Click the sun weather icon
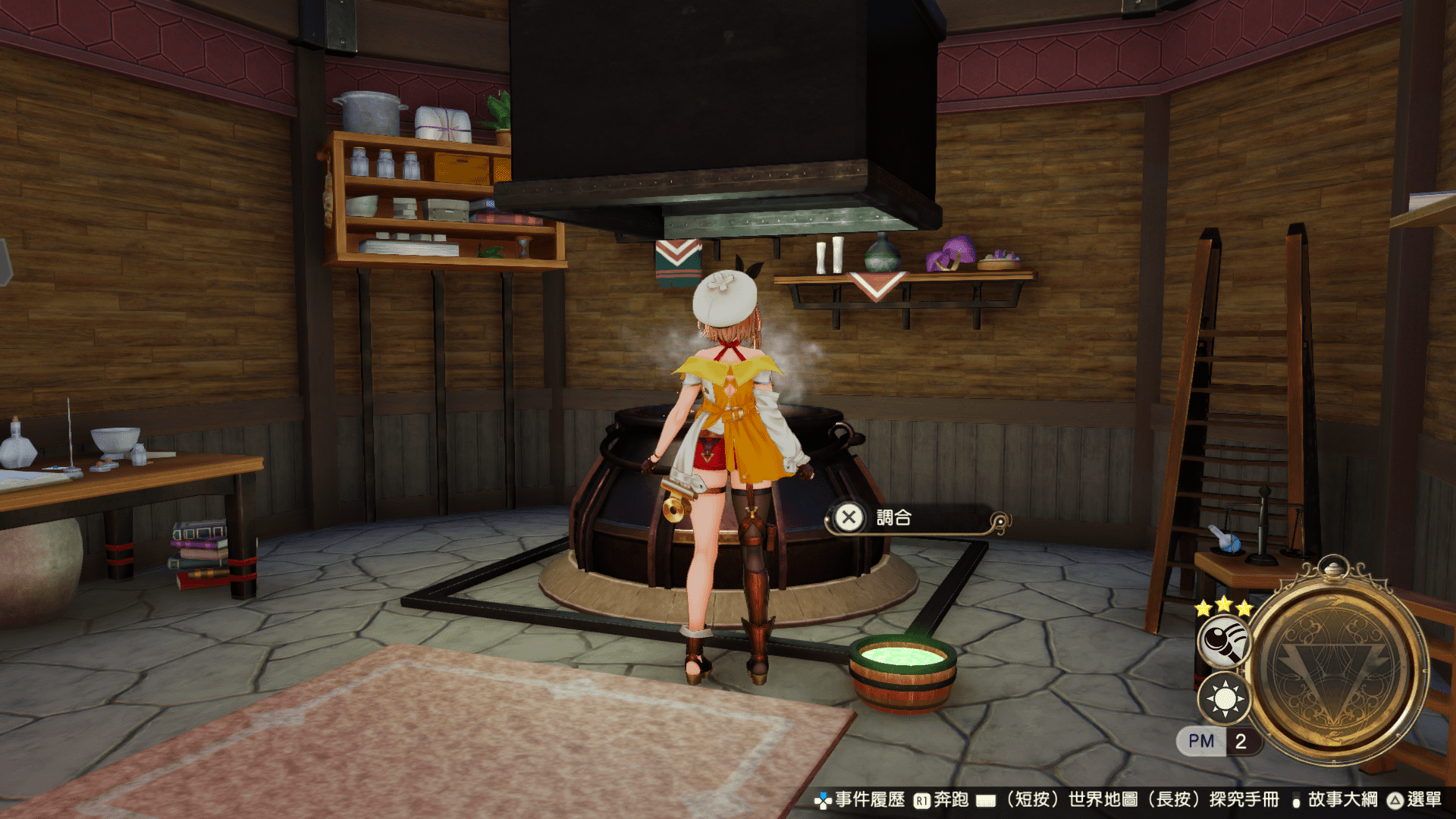1456x819 pixels. point(1224,698)
